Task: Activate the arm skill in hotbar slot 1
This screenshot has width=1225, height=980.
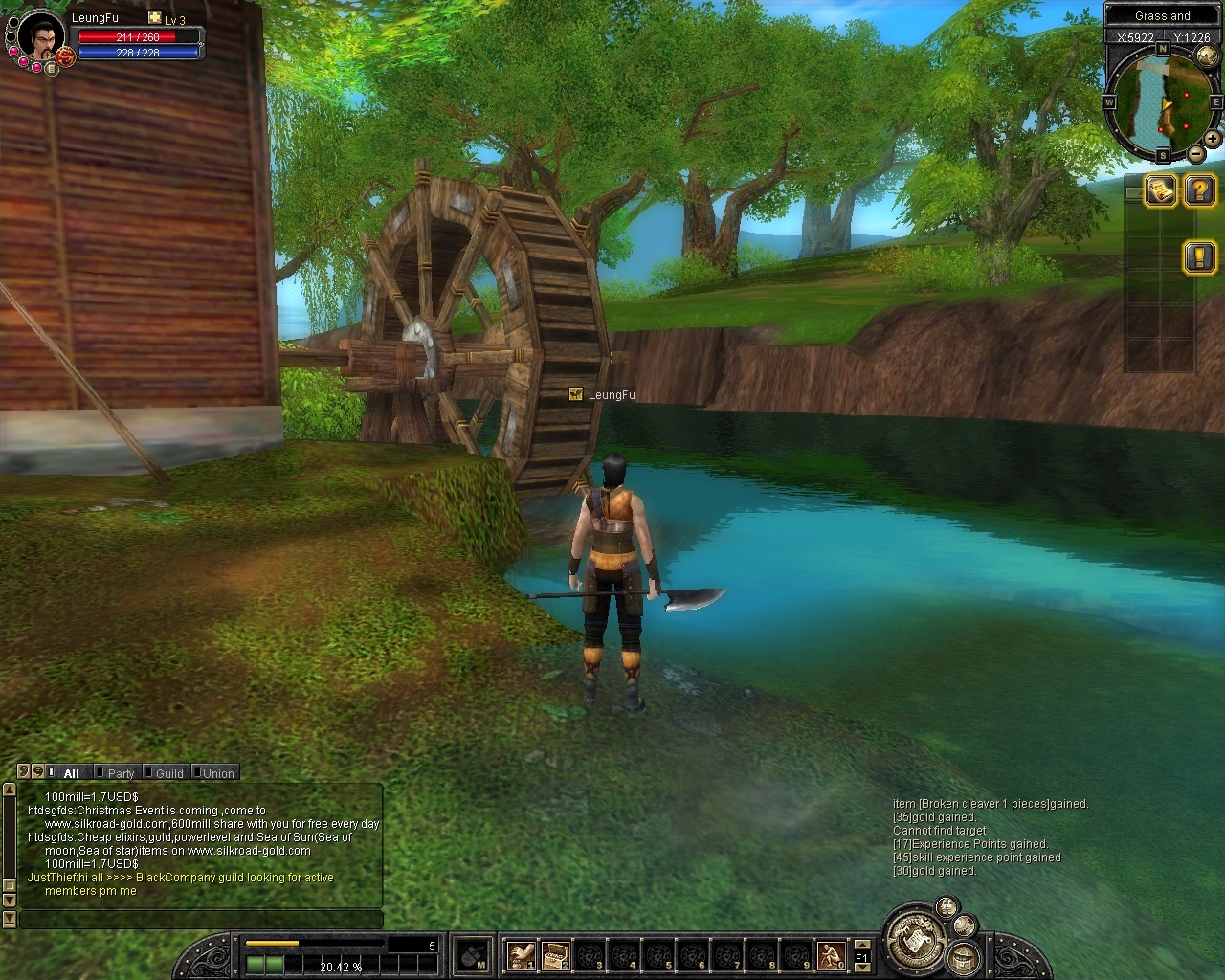Action: [522, 954]
